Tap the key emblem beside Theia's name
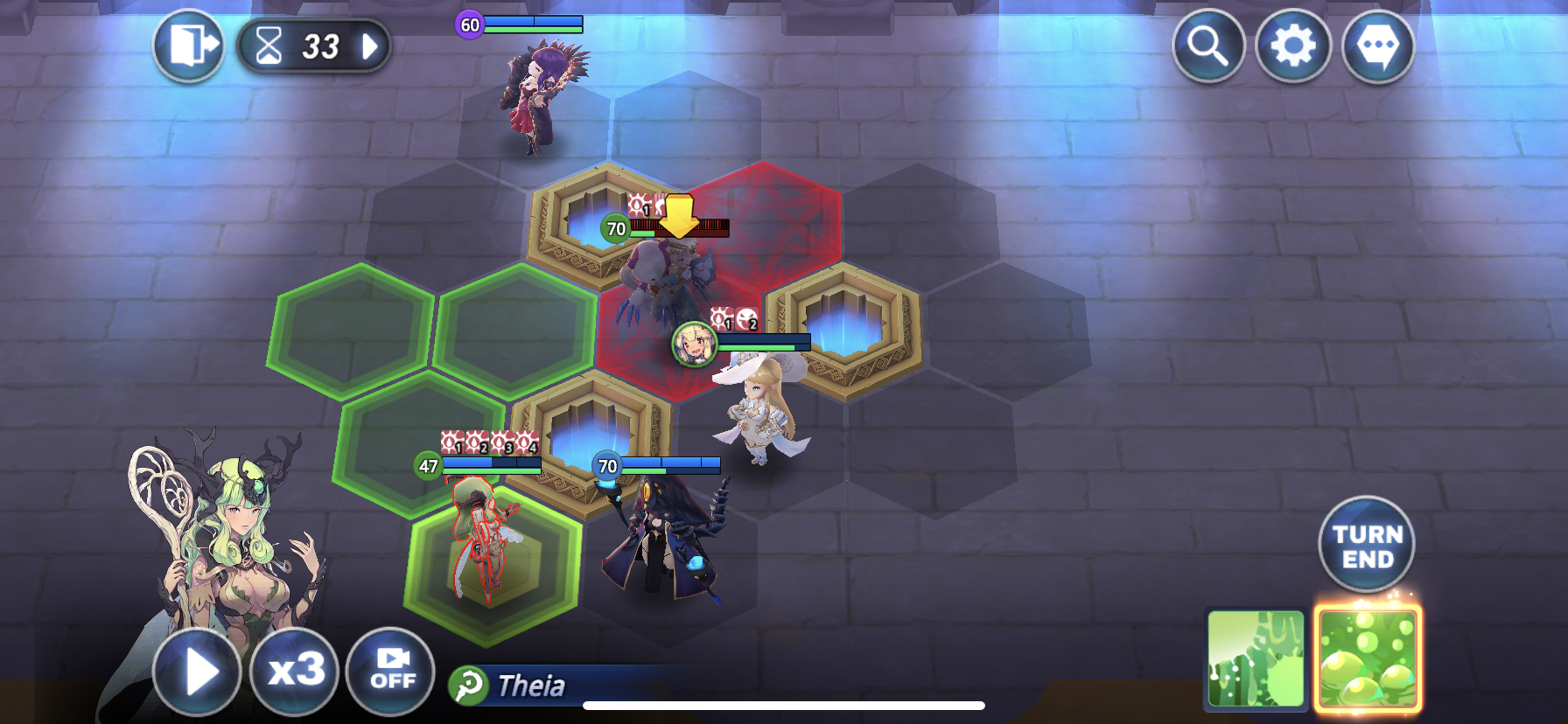This screenshot has height=724, width=1568. pos(470,687)
